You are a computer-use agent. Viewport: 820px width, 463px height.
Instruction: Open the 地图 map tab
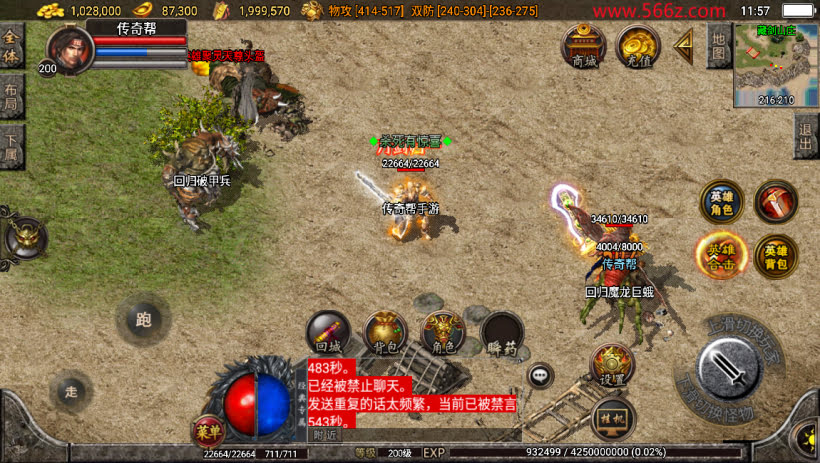tap(718, 45)
